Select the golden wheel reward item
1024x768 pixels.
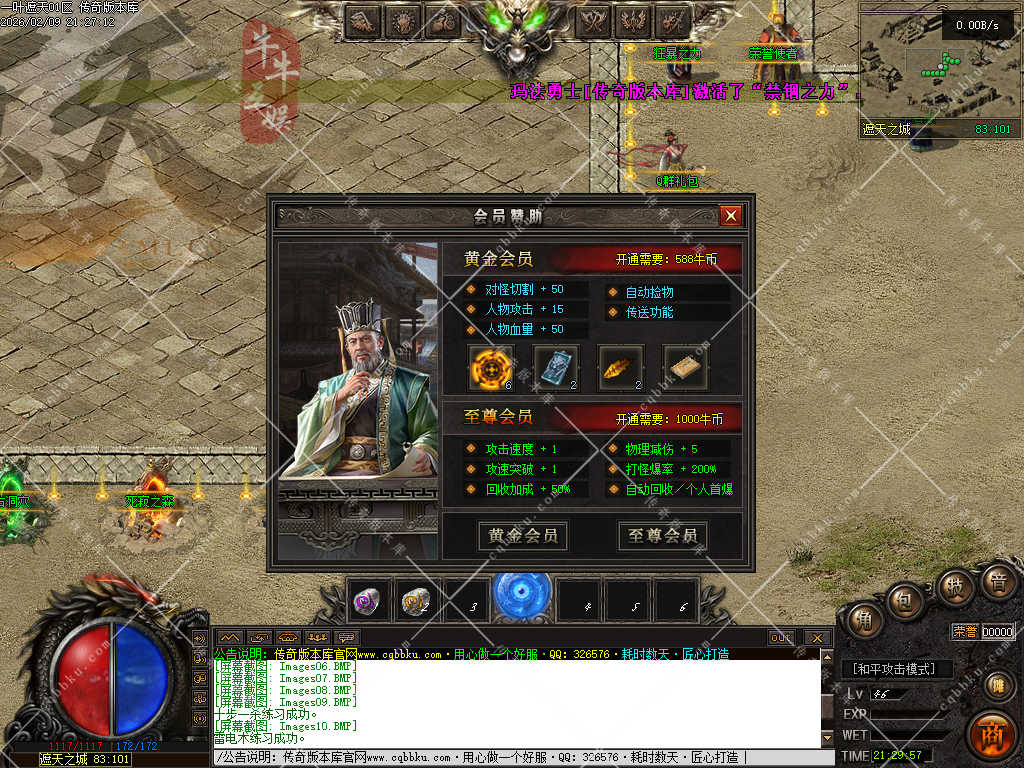[x=491, y=367]
